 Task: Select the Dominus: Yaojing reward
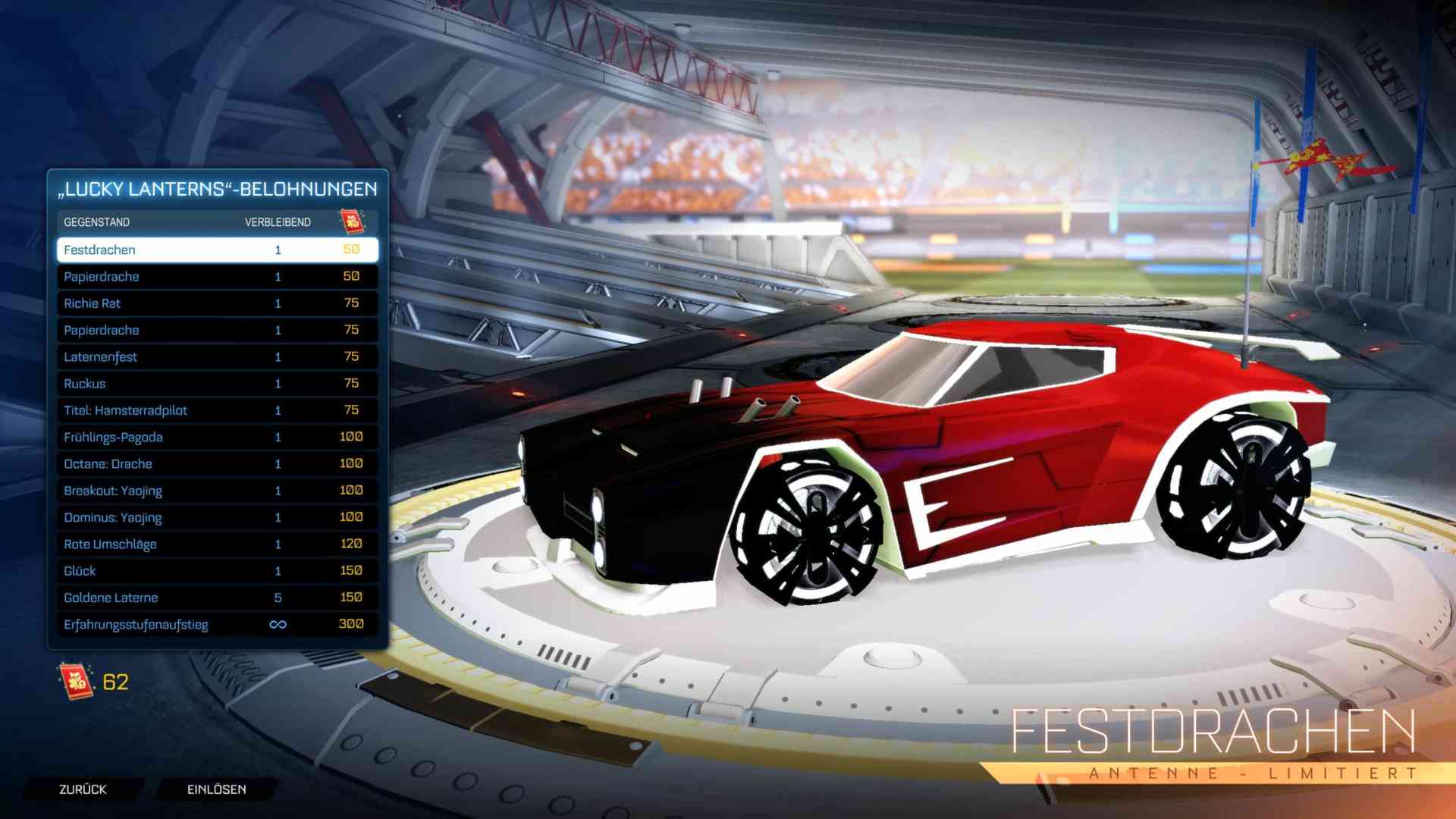(216, 517)
